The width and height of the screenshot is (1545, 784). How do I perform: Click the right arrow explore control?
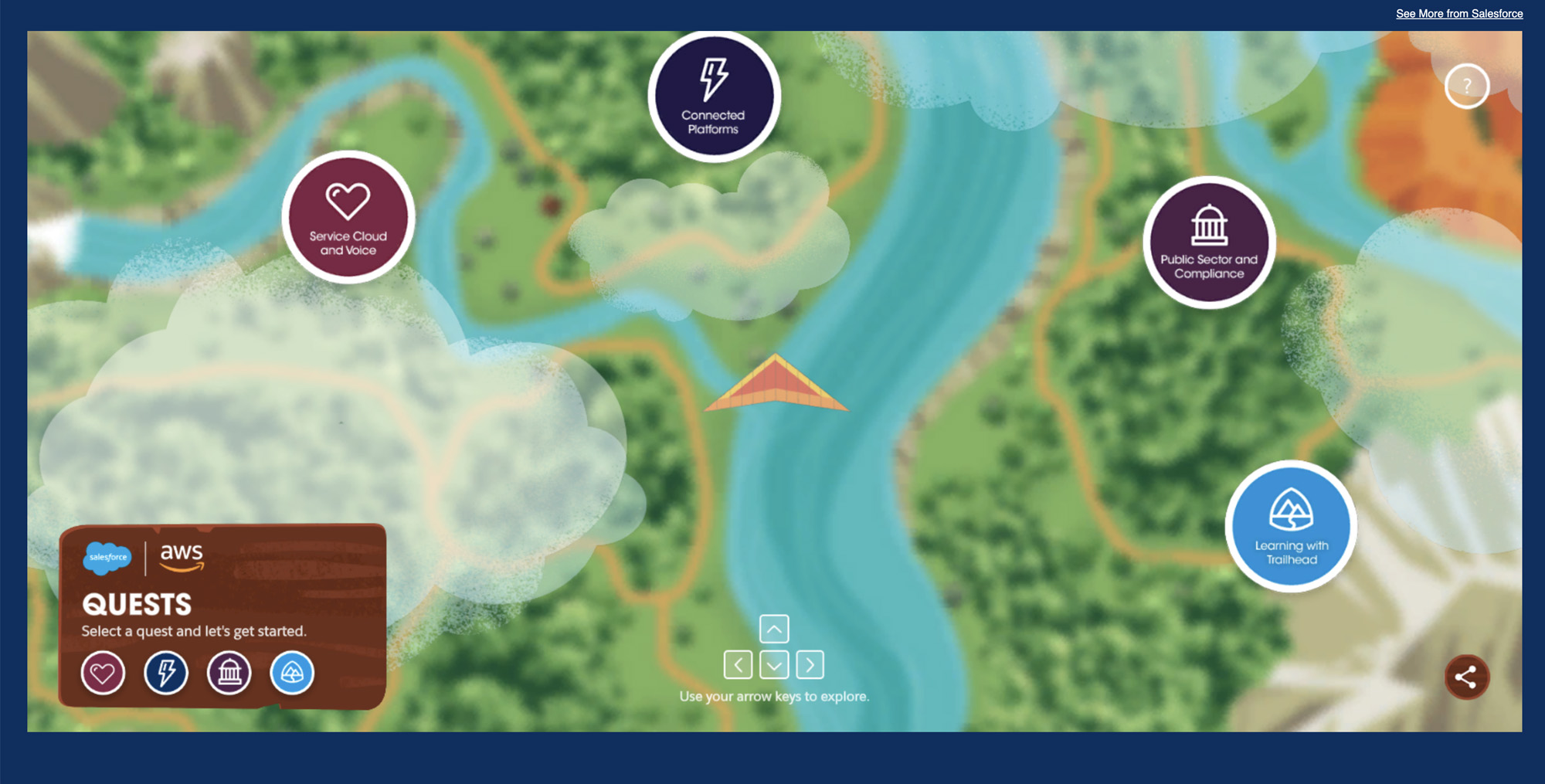coord(810,664)
